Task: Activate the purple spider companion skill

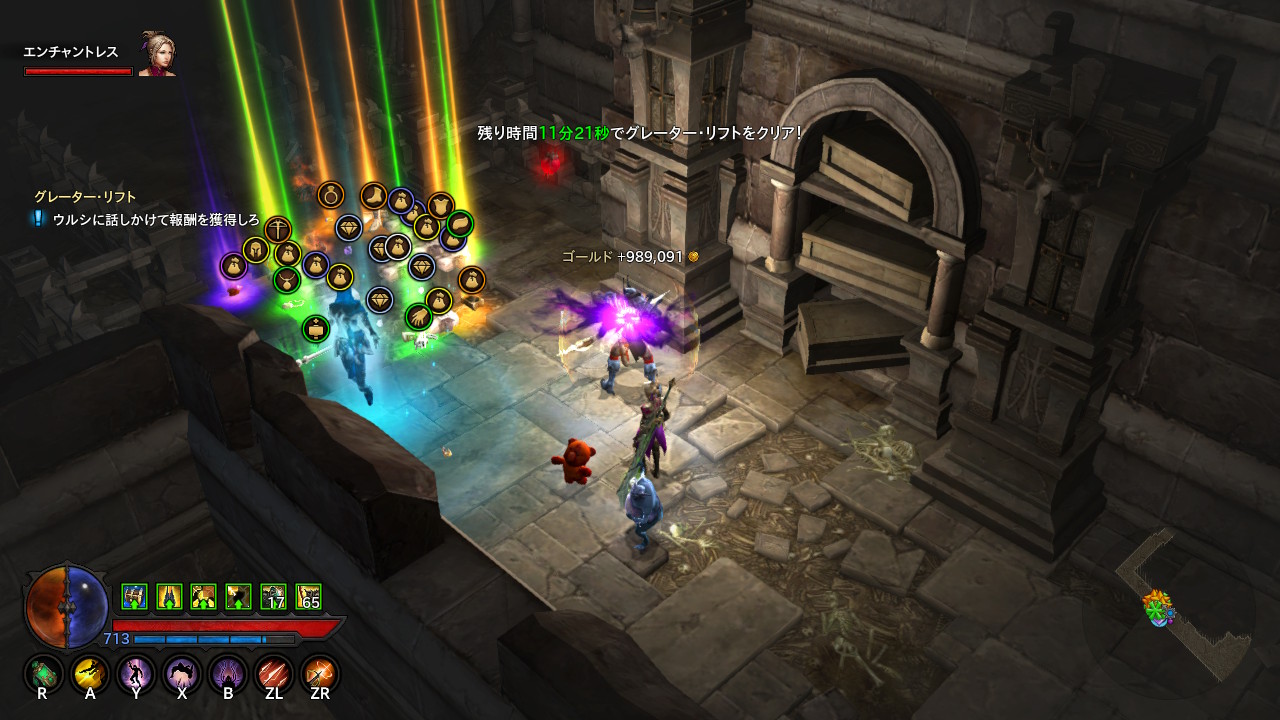Action: point(228,674)
